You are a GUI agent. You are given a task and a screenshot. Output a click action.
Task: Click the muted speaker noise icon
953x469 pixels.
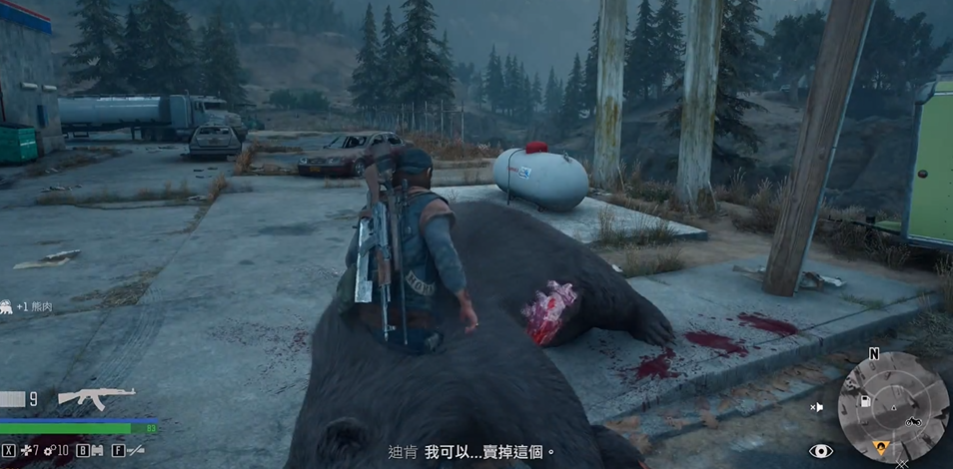[x=817, y=407]
